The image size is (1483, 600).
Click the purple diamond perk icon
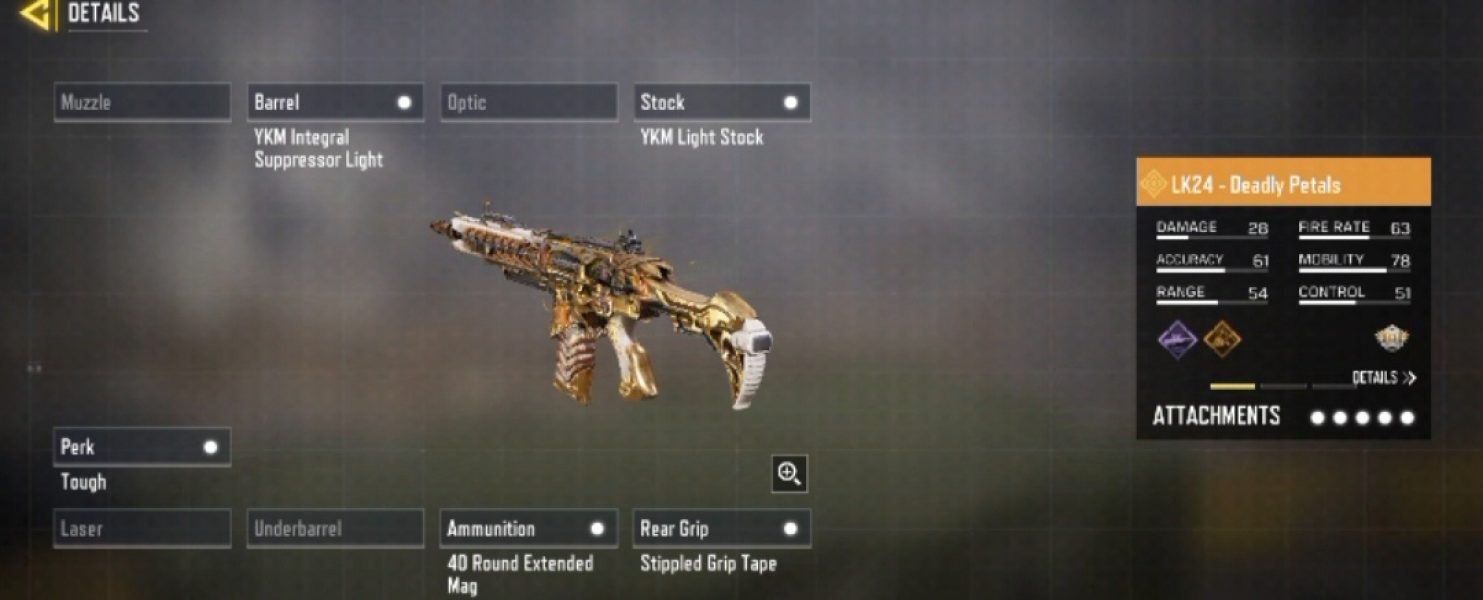1177,340
